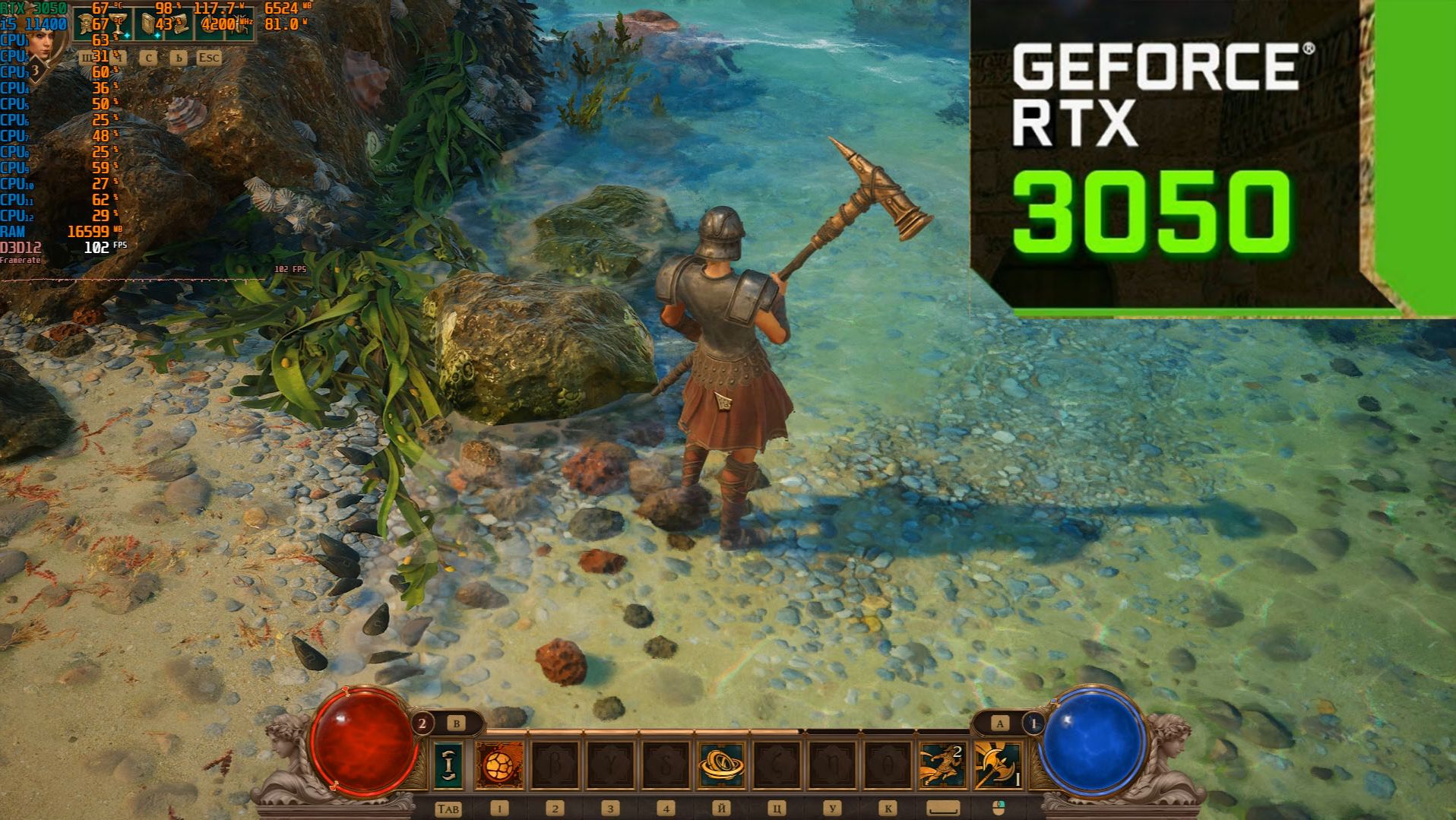The width and height of the screenshot is (1456, 820).
Task: Select the turtle shell skill in the hotbar
Action: coord(499,764)
